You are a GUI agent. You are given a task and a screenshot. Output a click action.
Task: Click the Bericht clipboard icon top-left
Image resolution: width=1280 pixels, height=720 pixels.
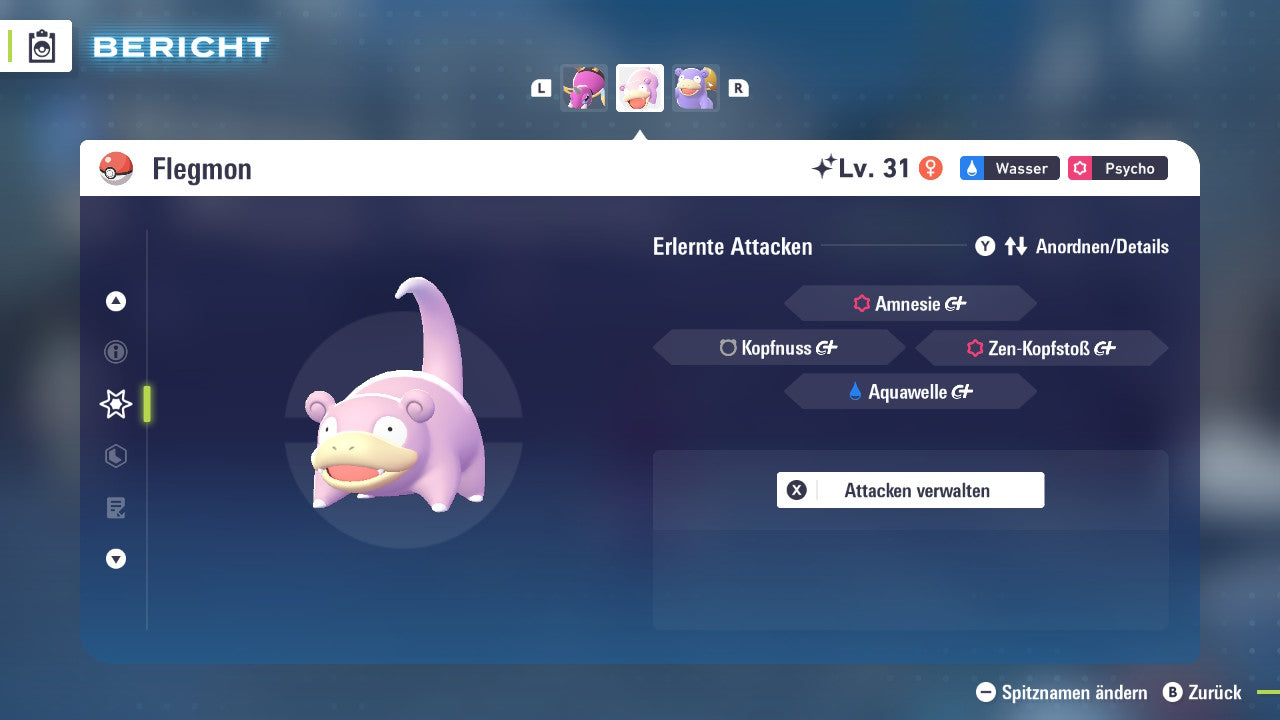pyautogui.click(x=40, y=46)
